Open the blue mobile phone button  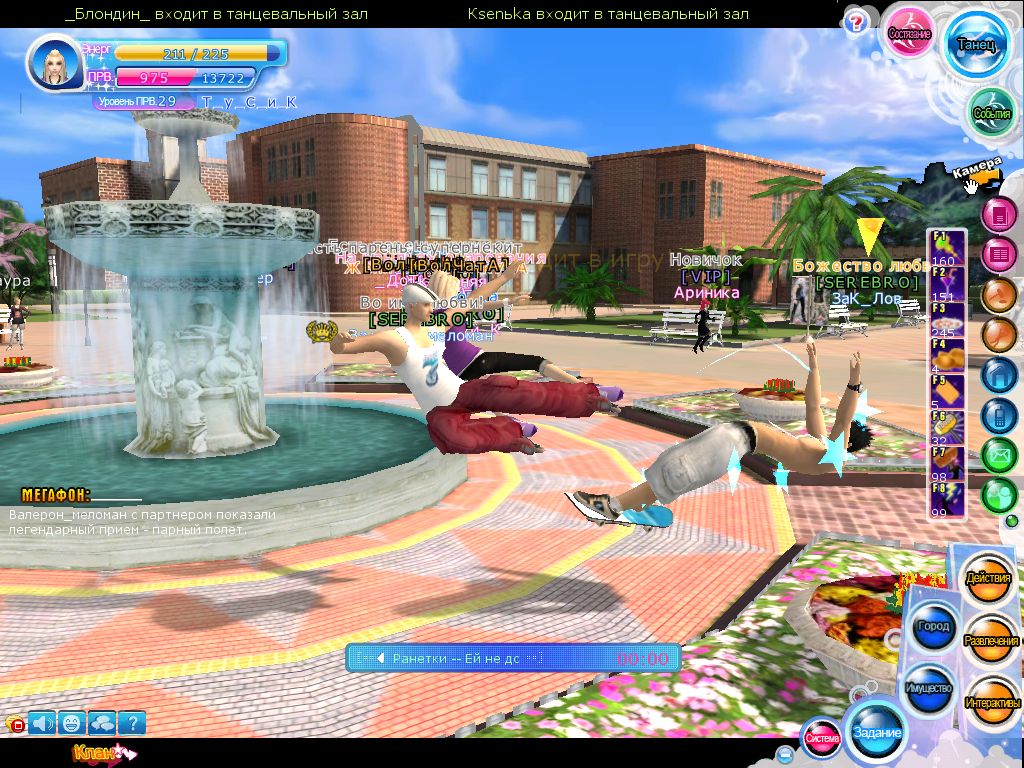pyautogui.click(x=998, y=415)
